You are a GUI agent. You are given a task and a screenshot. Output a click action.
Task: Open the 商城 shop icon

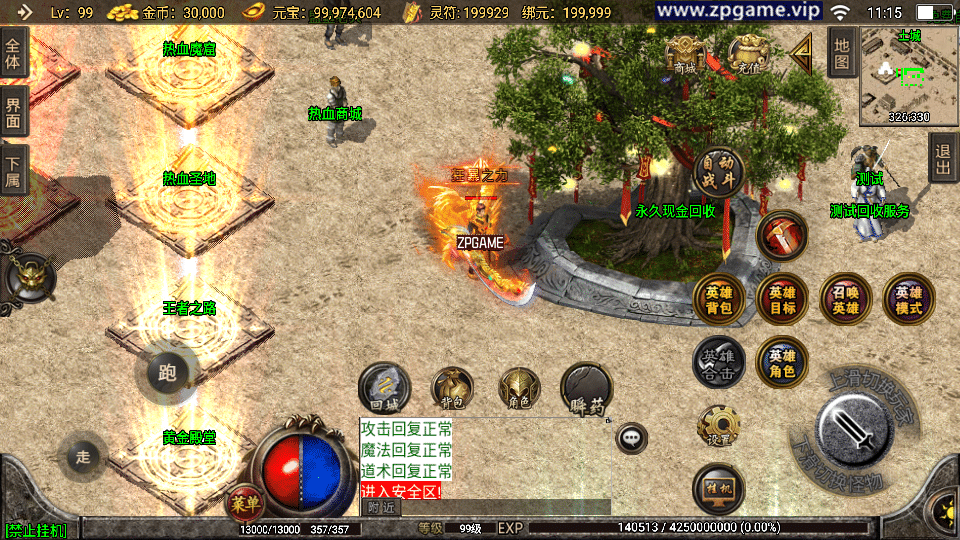[x=685, y=55]
